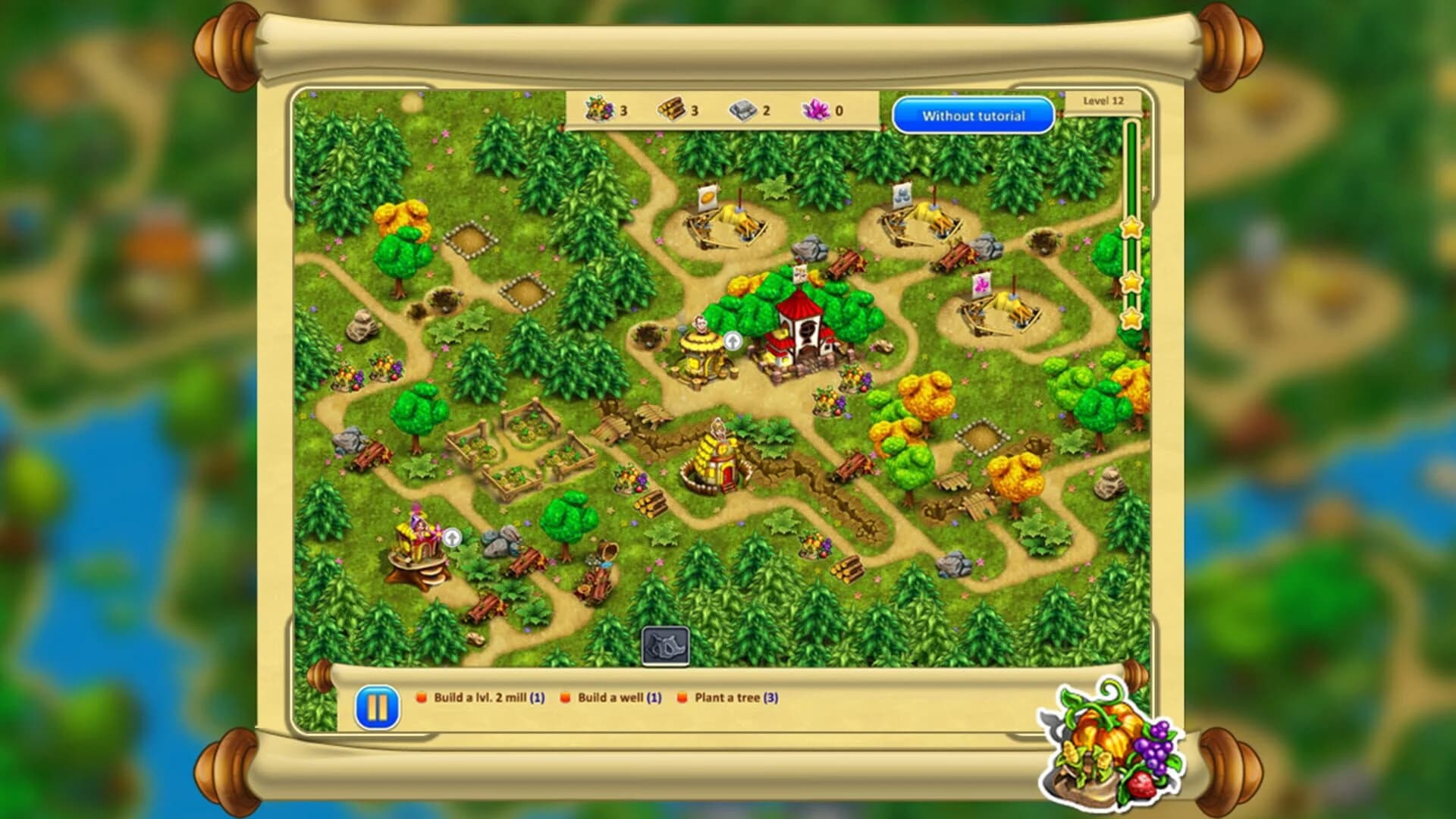
Task: Click the stone resource icon in top bar
Action: [x=744, y=109]
